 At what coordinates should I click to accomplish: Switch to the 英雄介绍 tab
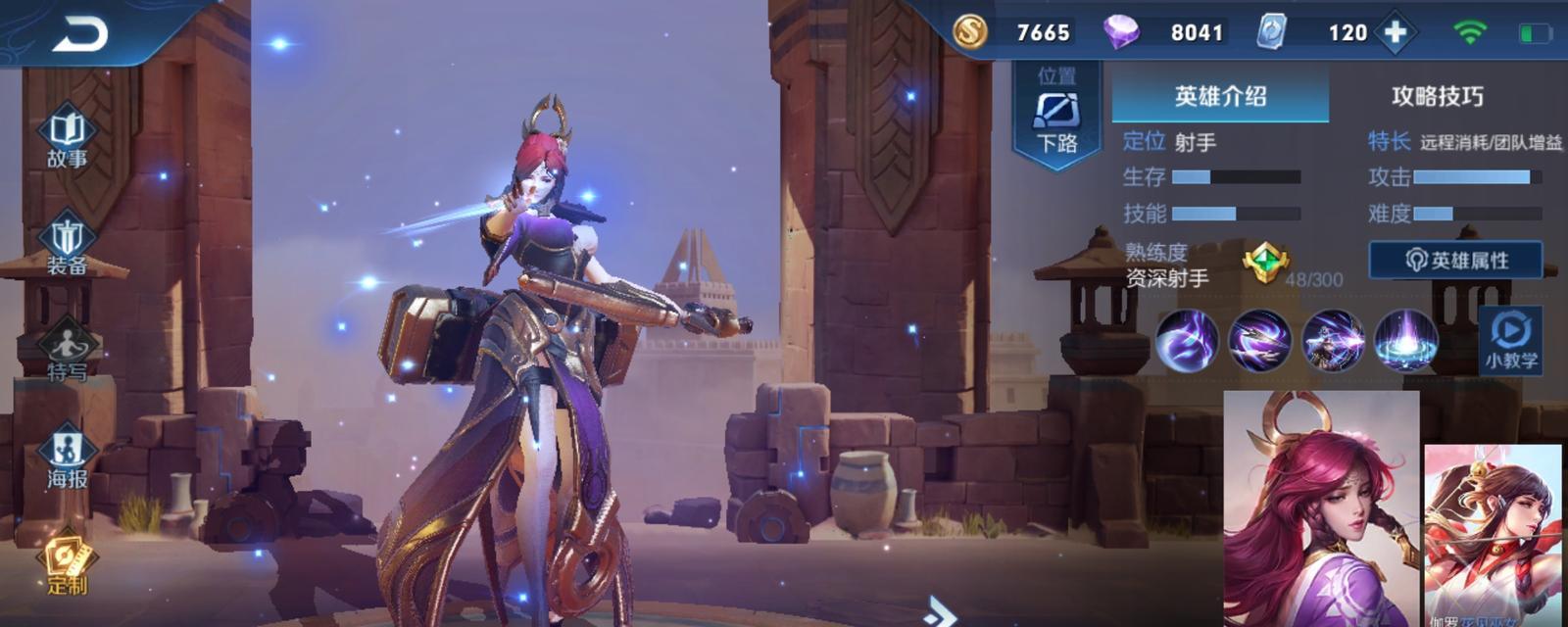tap(1220, 96)
